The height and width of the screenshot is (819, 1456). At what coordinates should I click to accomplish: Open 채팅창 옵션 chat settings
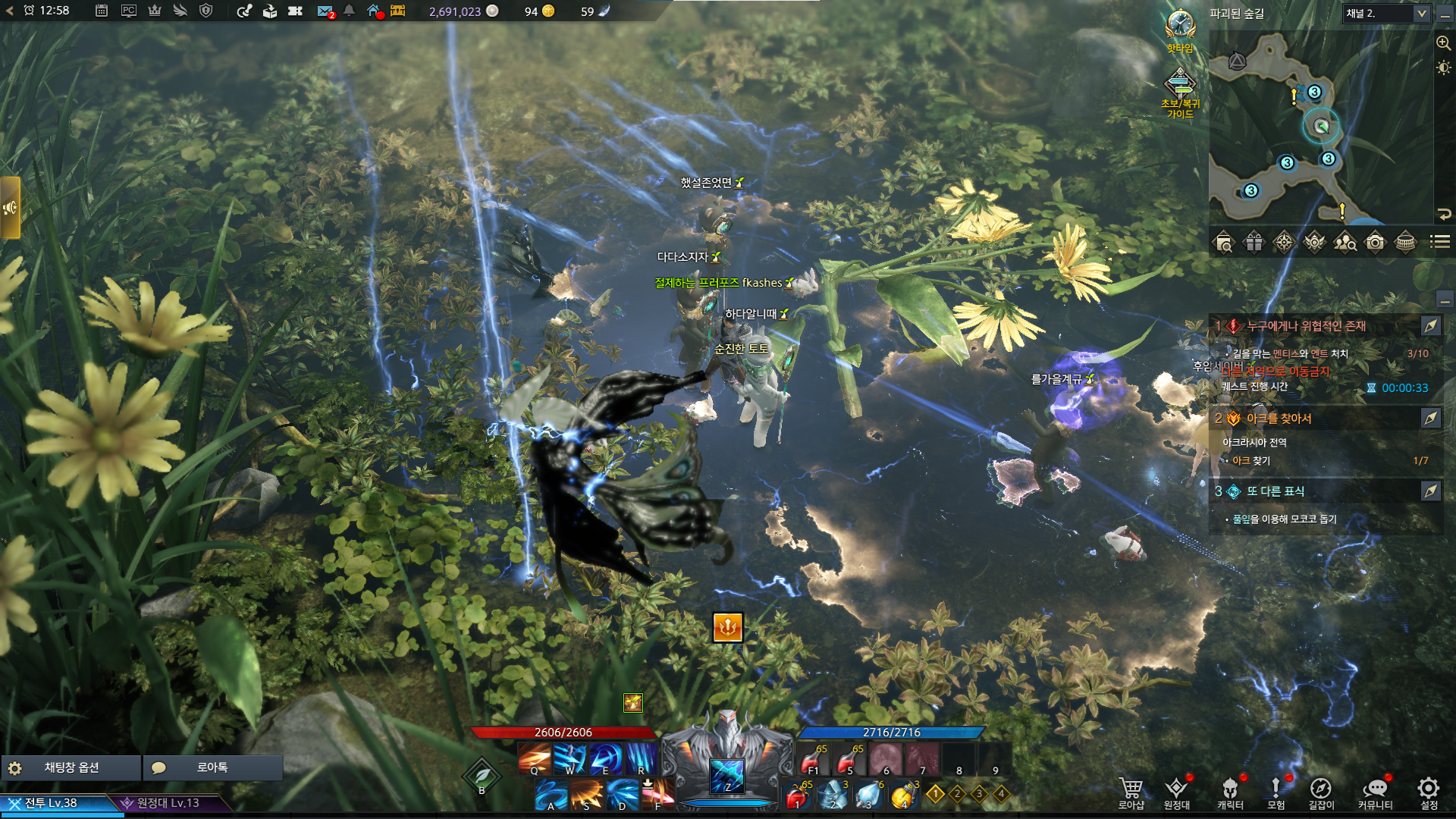coord(71,767)
